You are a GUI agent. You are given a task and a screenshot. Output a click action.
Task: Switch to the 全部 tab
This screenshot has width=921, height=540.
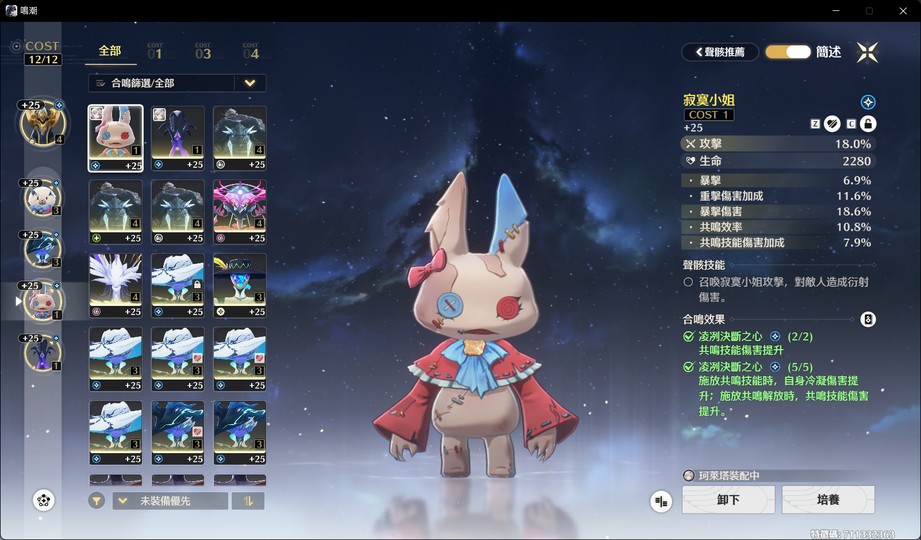point(110,50)
